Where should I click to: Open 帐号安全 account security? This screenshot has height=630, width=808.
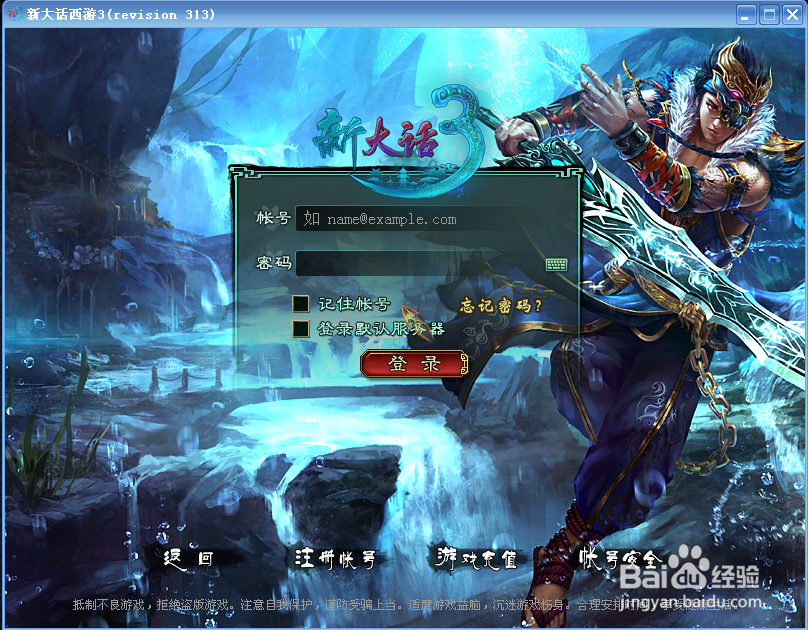click(620, 558)
